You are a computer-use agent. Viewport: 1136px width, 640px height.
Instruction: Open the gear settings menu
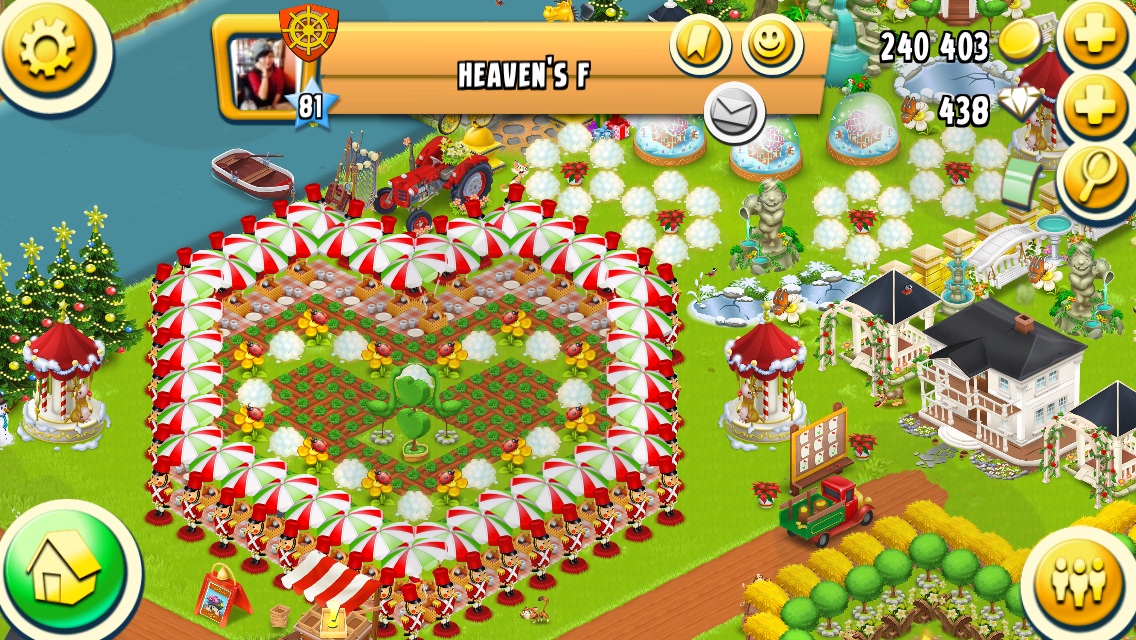click(x=47, y=48)
